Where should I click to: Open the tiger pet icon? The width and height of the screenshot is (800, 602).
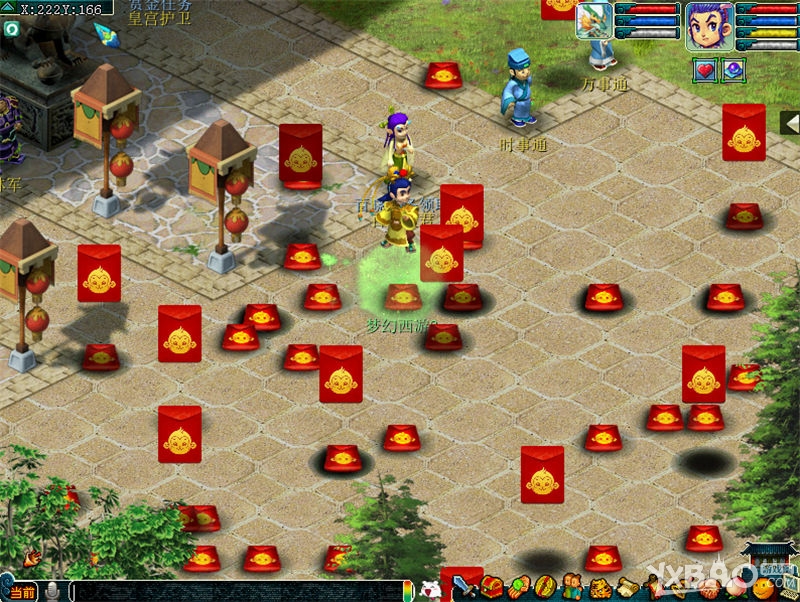click(599, 588)
